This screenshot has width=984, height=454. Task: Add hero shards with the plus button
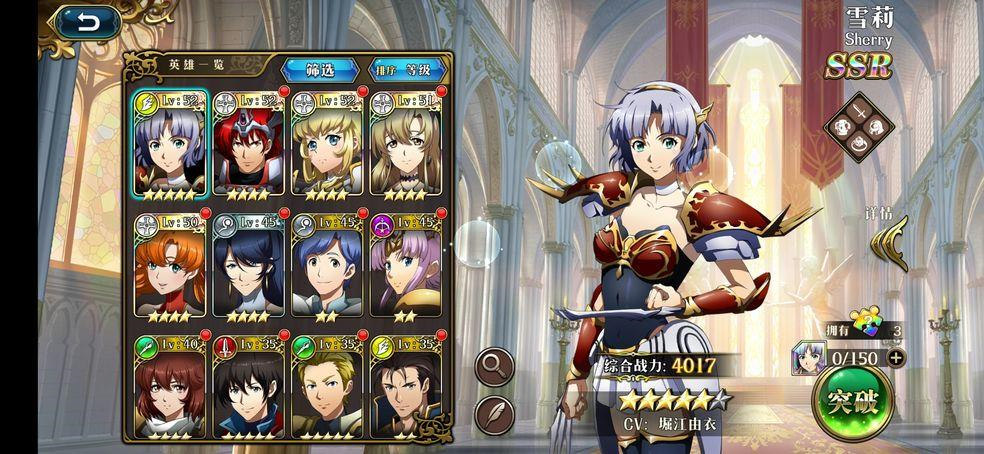[x=895, y=357]
